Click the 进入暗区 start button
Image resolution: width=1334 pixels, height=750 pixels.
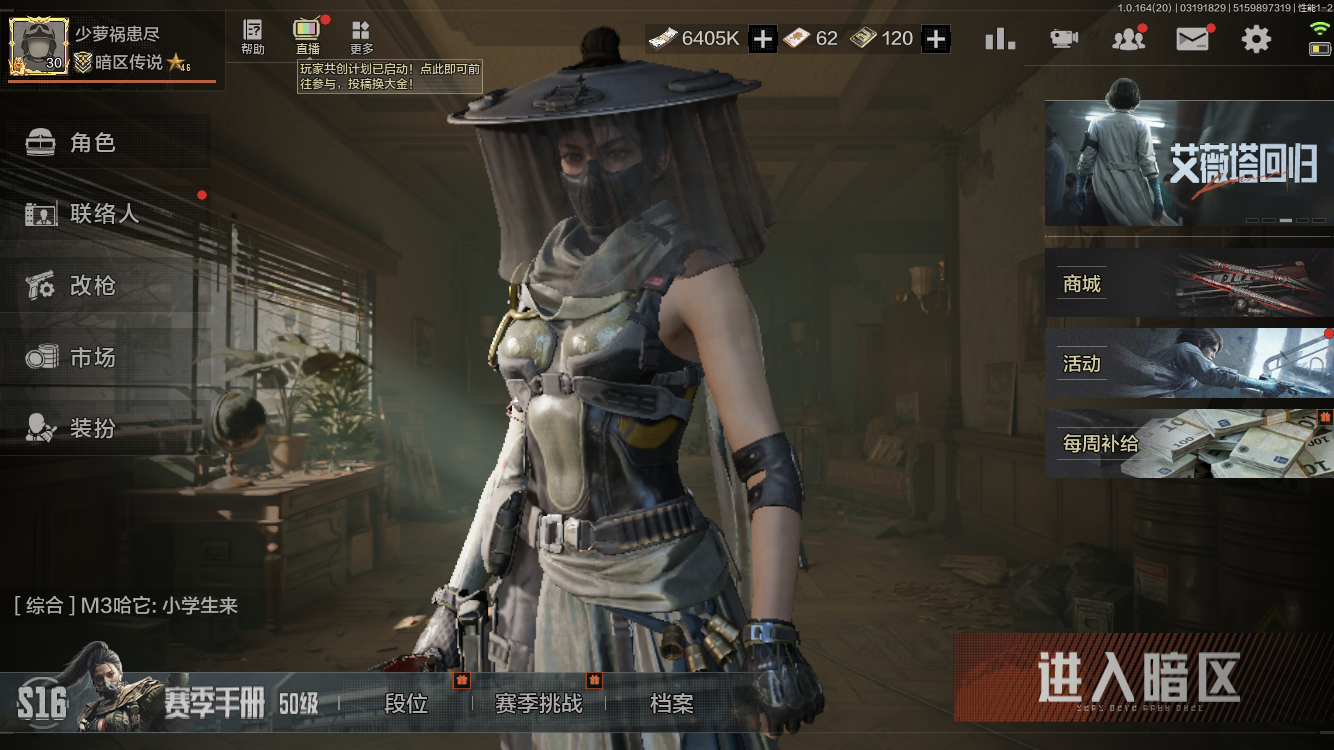tap(1139, 678)
